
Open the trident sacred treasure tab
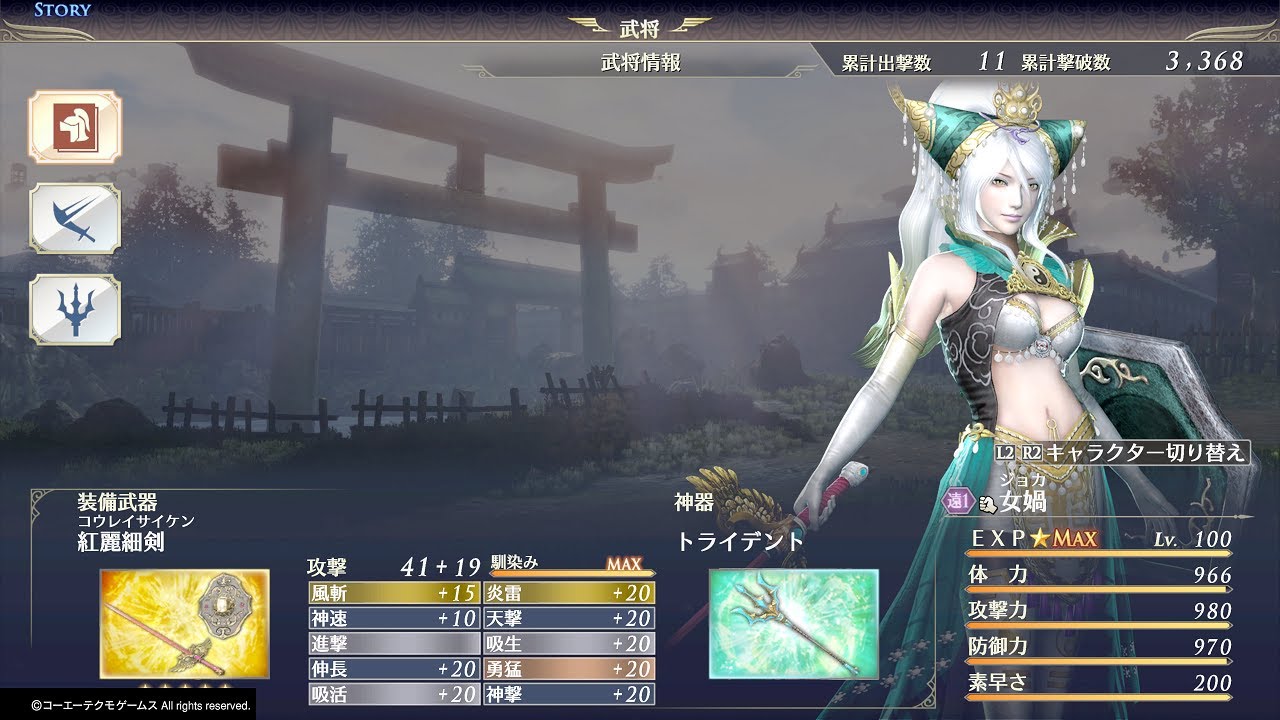[75, 309]
